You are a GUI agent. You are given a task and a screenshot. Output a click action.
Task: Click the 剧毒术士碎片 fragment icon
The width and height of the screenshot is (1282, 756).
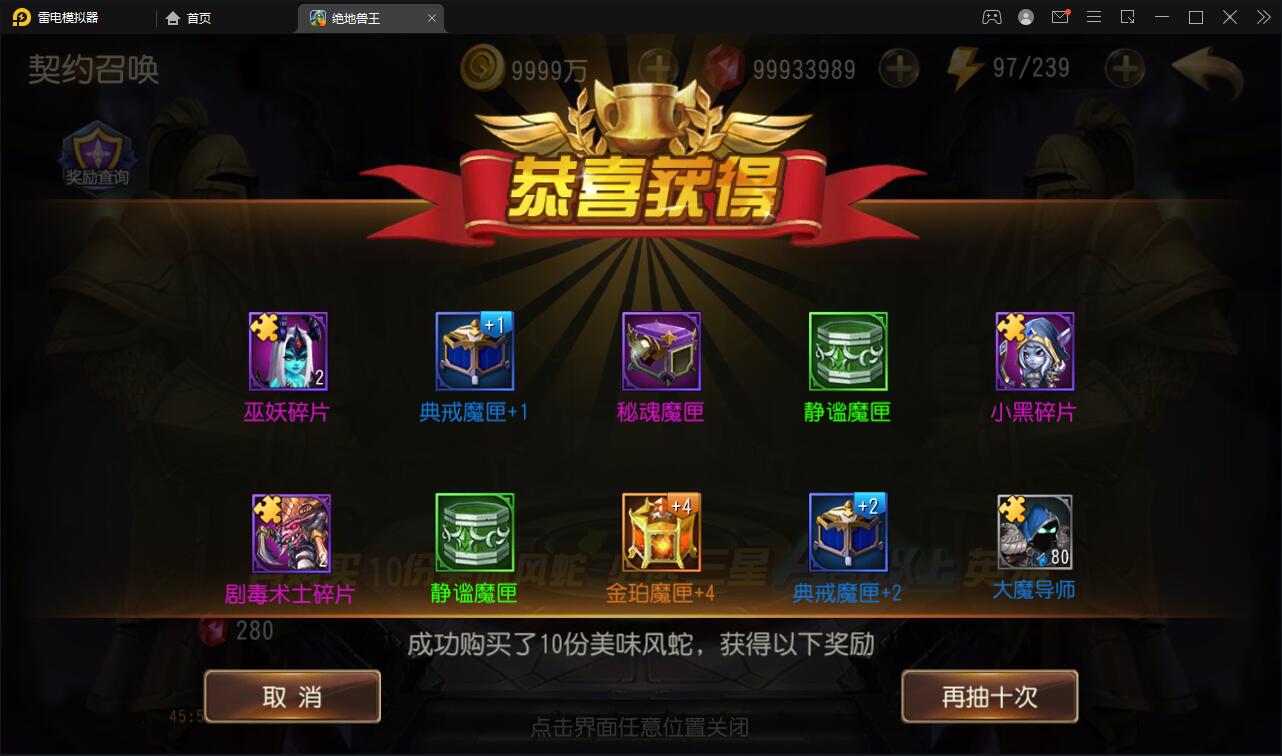[x=288, y=531]
